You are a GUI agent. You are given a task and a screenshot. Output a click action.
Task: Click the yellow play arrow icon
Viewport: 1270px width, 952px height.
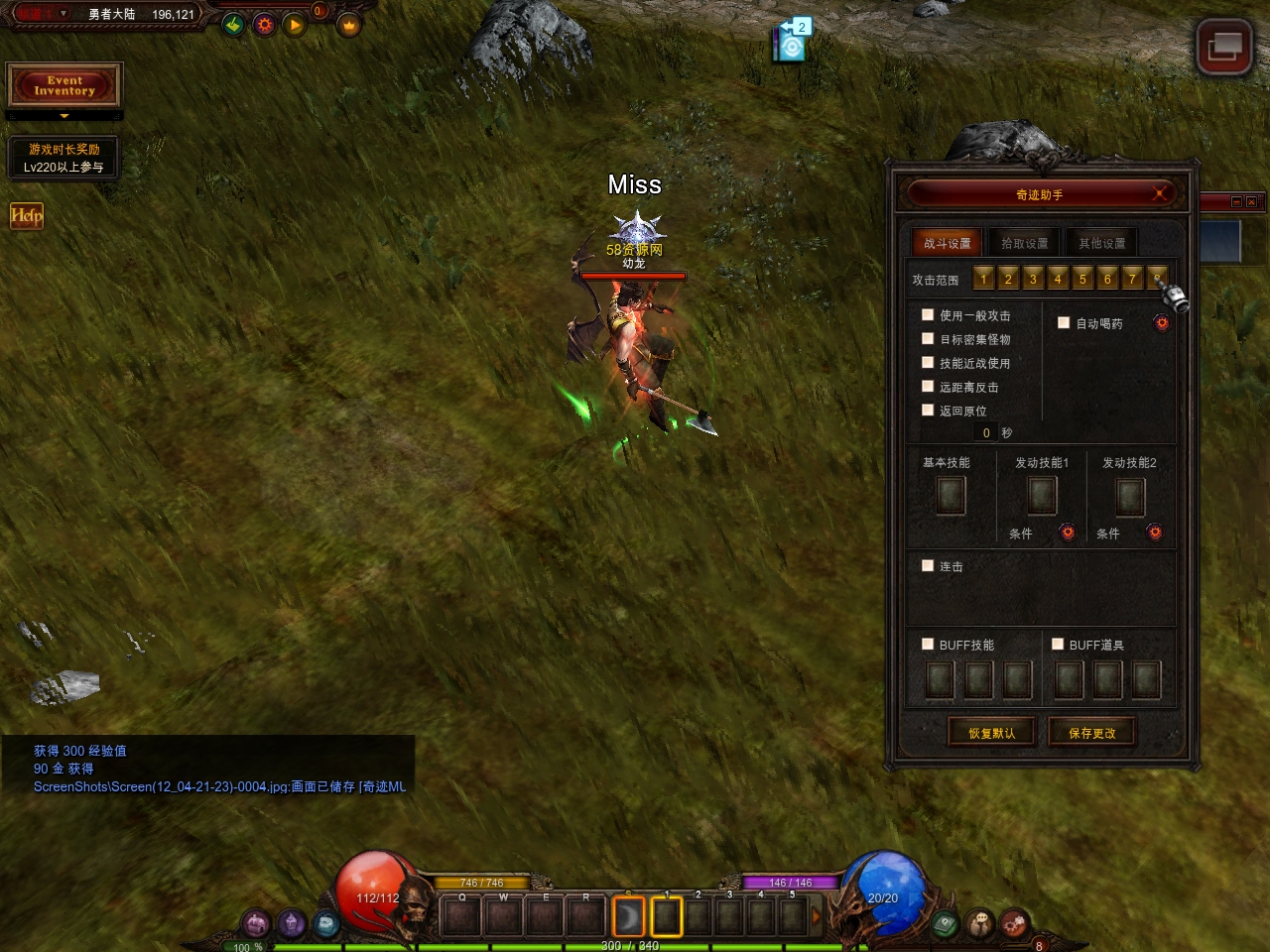pos(295,25)
